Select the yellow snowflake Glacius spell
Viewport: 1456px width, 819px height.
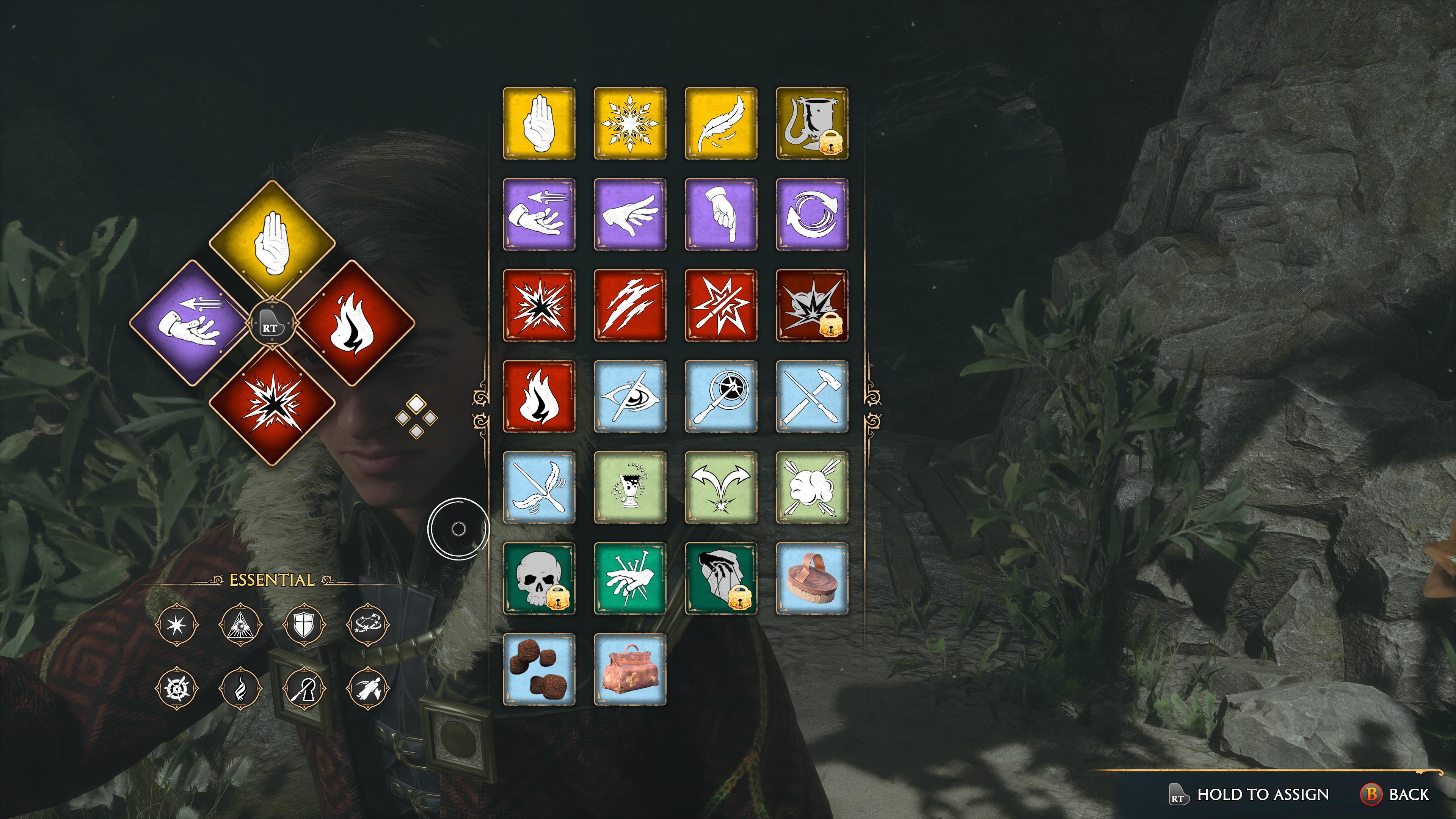[630, 123]
